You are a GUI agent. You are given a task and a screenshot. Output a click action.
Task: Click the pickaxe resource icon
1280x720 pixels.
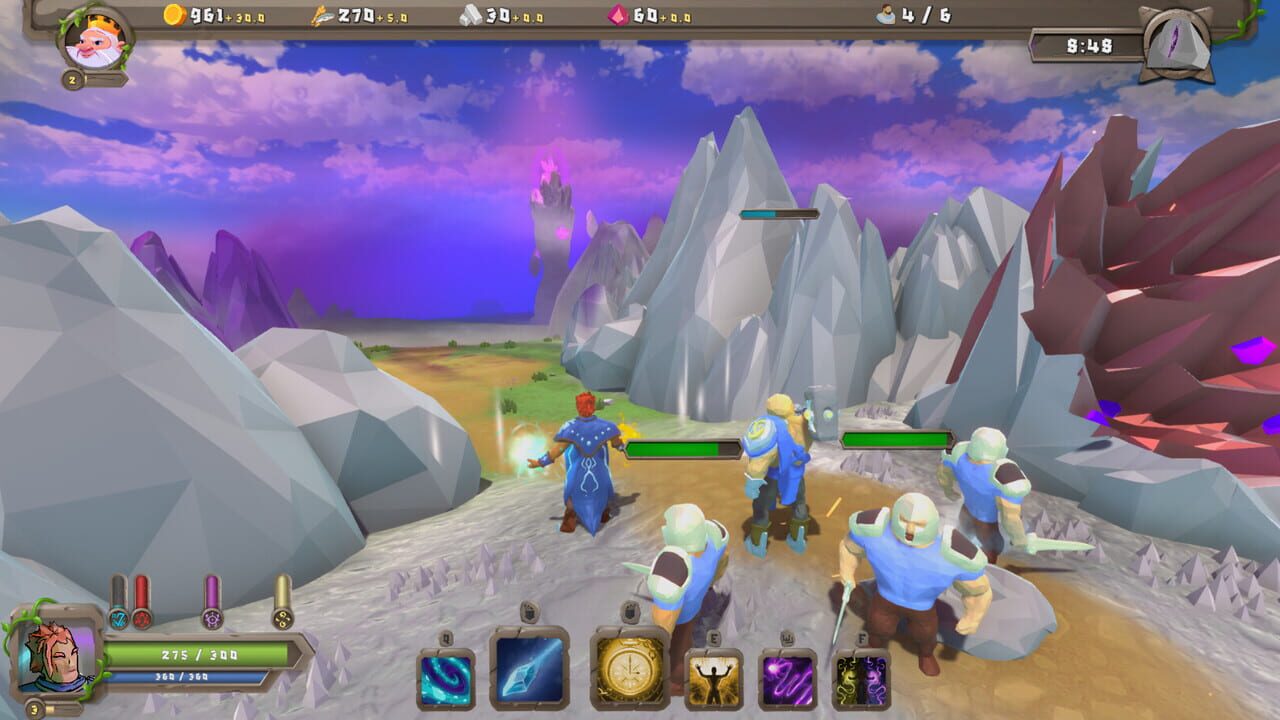click(x=319, y=16)
